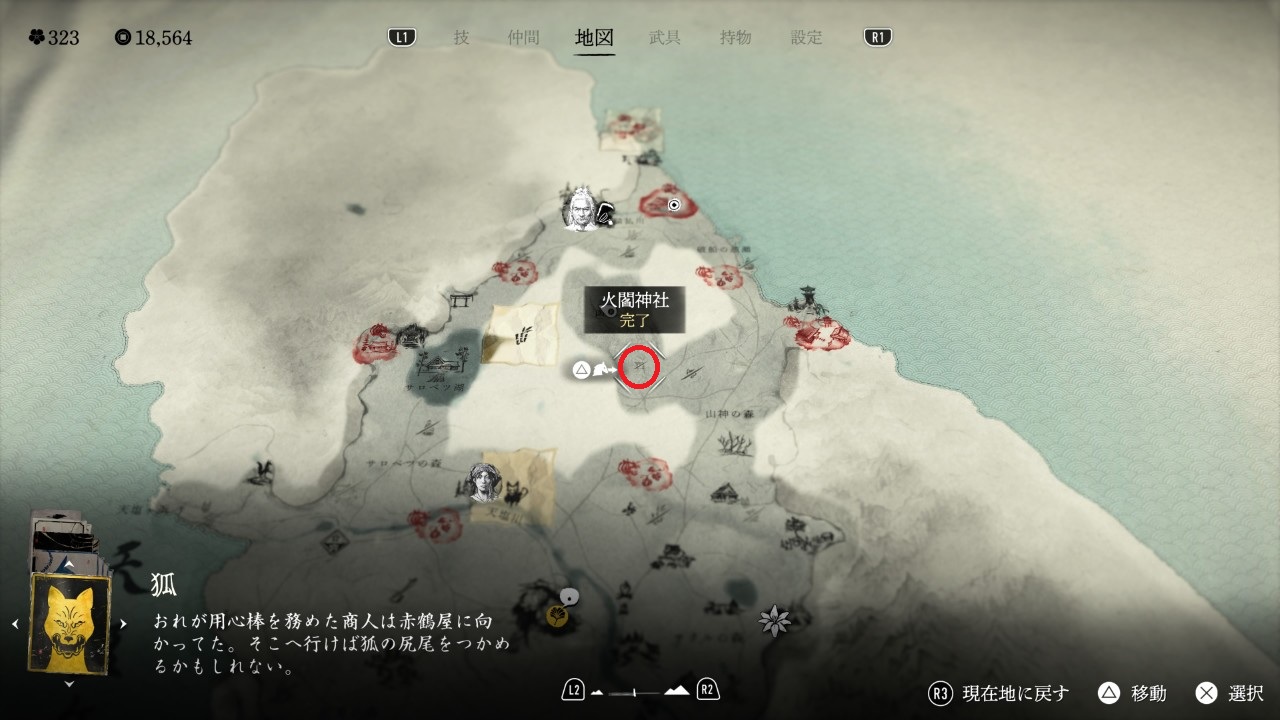Click the white flower map marker
This screenshot has height=720, width=1280.
pos(774,621)
